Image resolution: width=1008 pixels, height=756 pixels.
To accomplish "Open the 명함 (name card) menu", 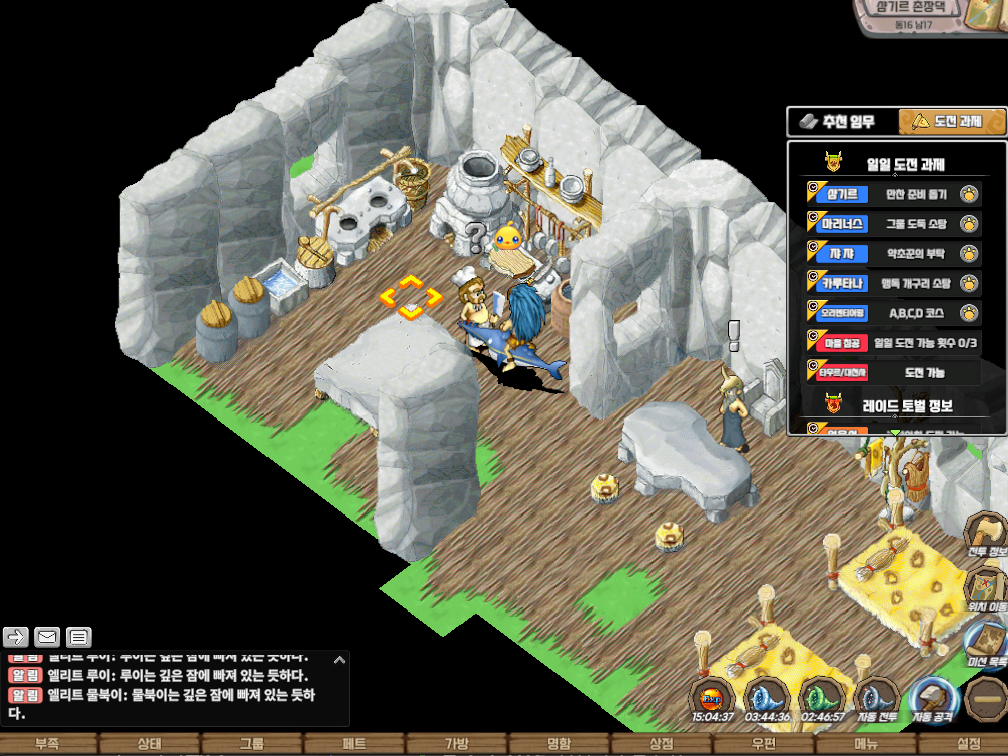I will (559, 744).
